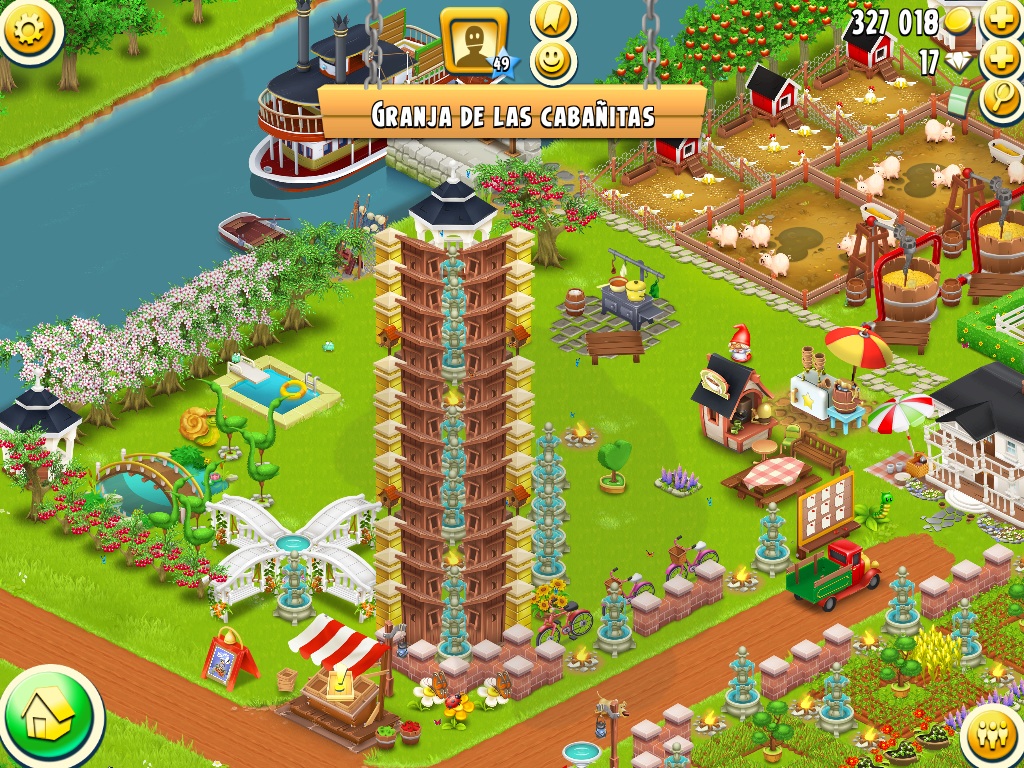Open the magnifying glass search button
The height and width of the screenshot is (768, 1024).
click(x=999, y=101)
